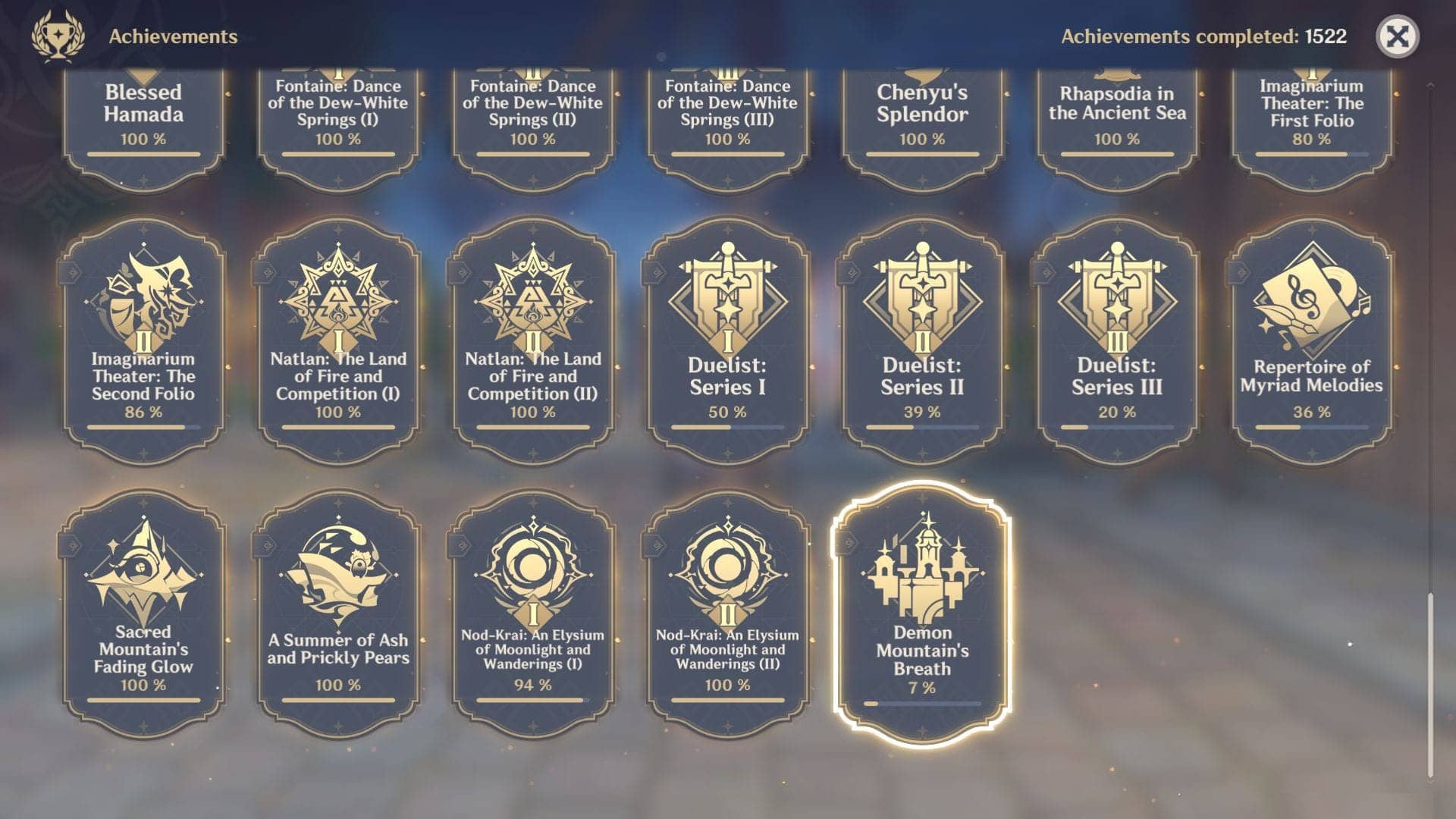This screenshot has width=1456, height=819.
Task: Select the Chenyu's Splendor achievement card
Action: coord(920,114)
